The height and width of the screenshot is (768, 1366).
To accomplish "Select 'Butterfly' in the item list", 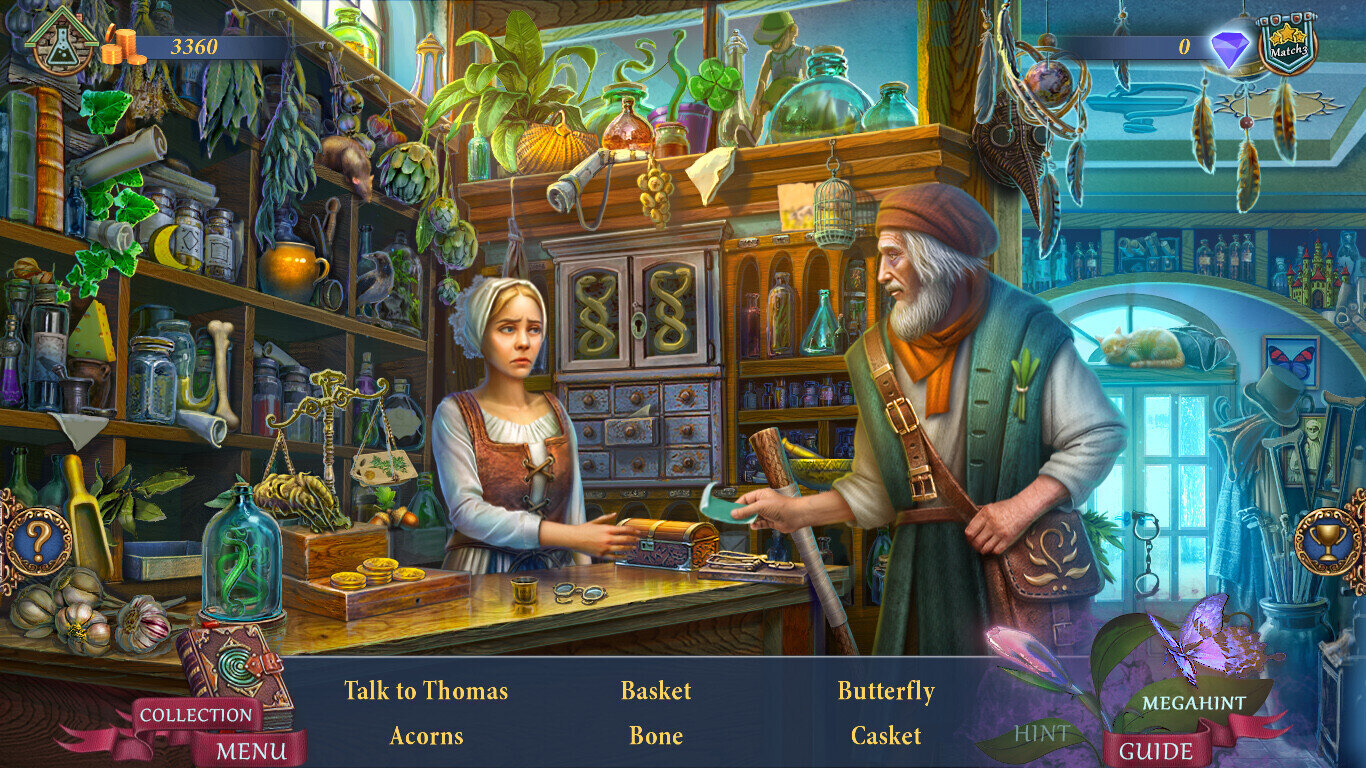I will coord(886,691).
